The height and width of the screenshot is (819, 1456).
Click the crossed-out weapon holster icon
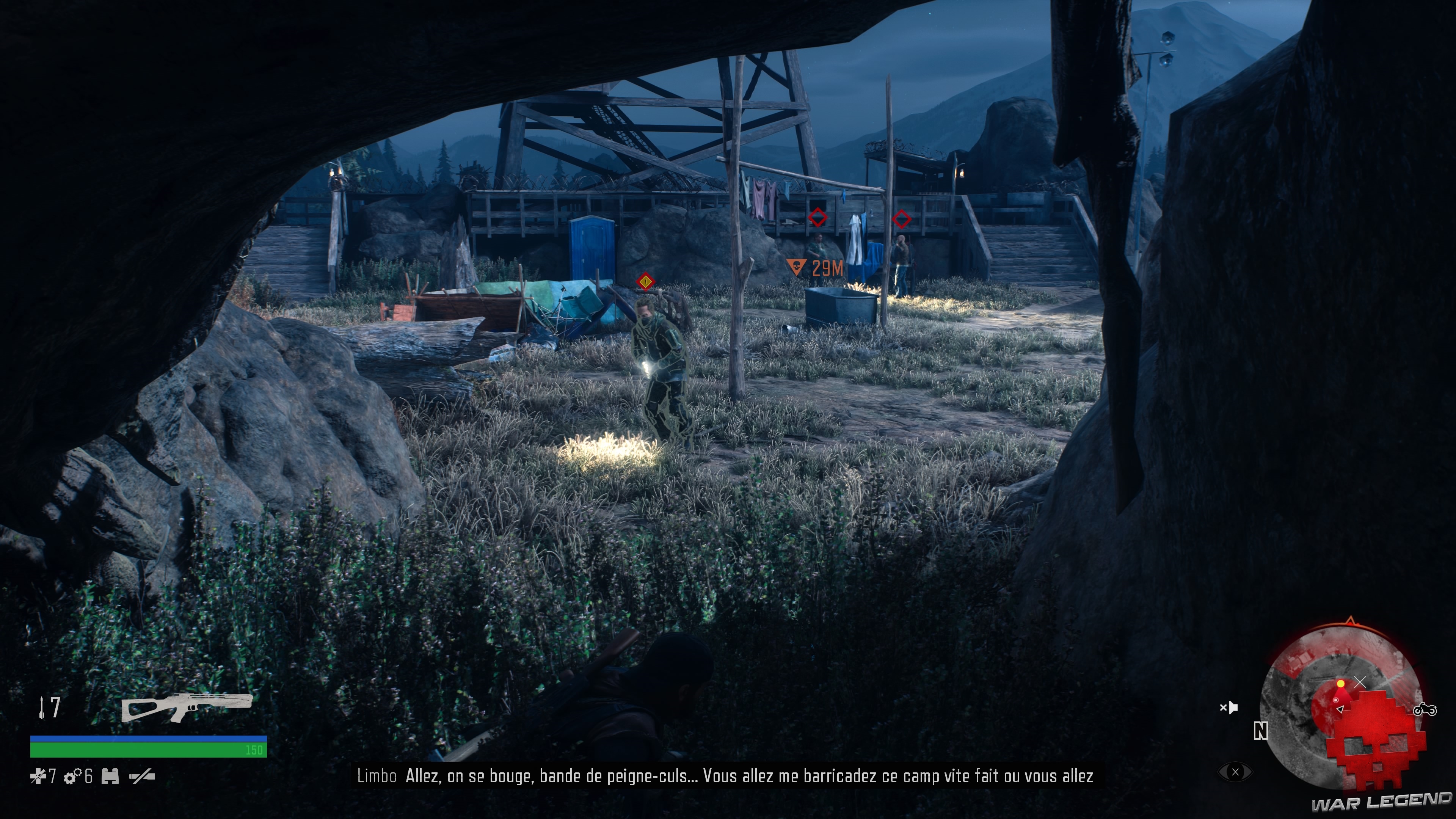click(143, 776)
